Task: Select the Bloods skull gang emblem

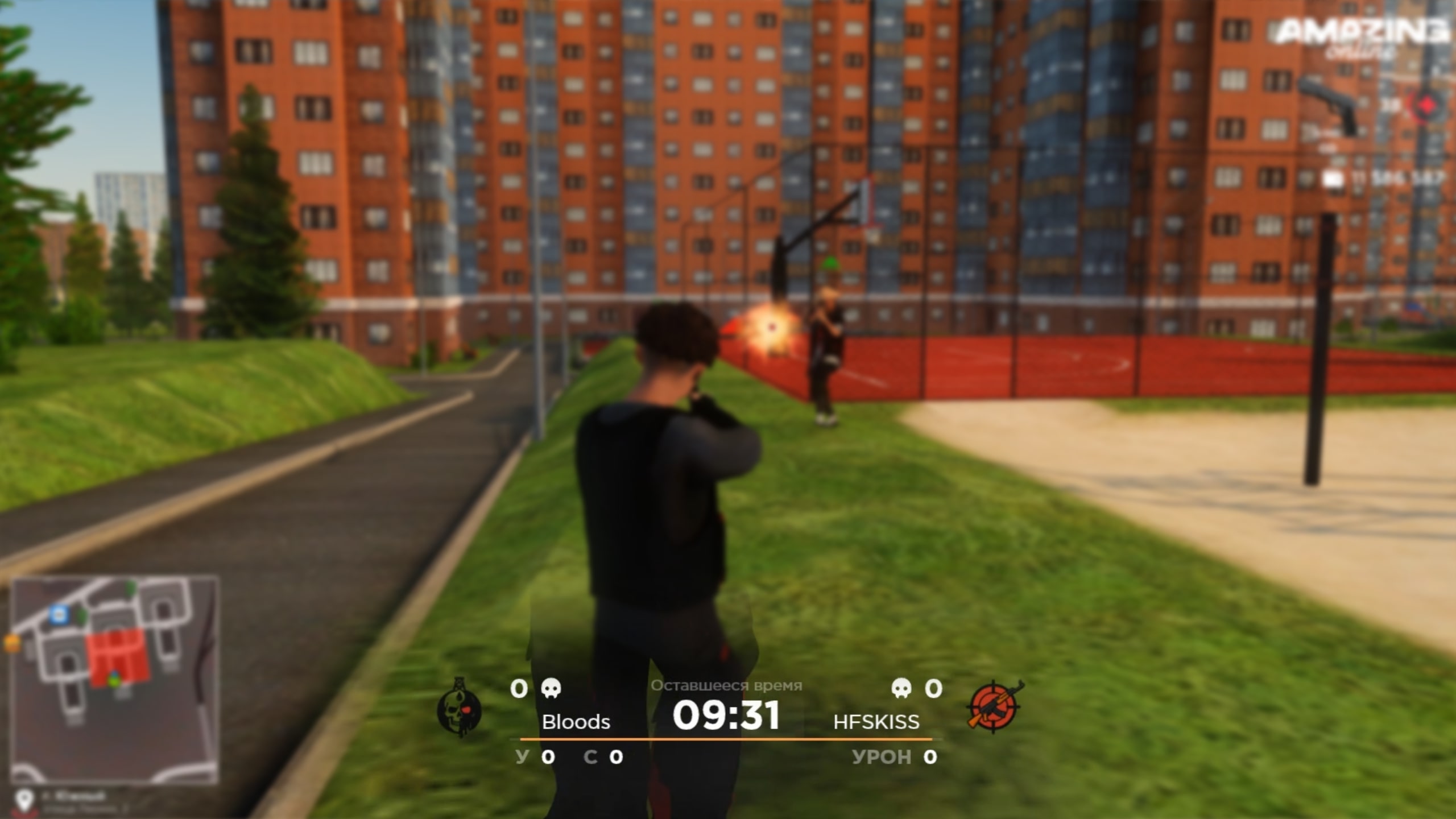Action: click(x=459, y=707)
